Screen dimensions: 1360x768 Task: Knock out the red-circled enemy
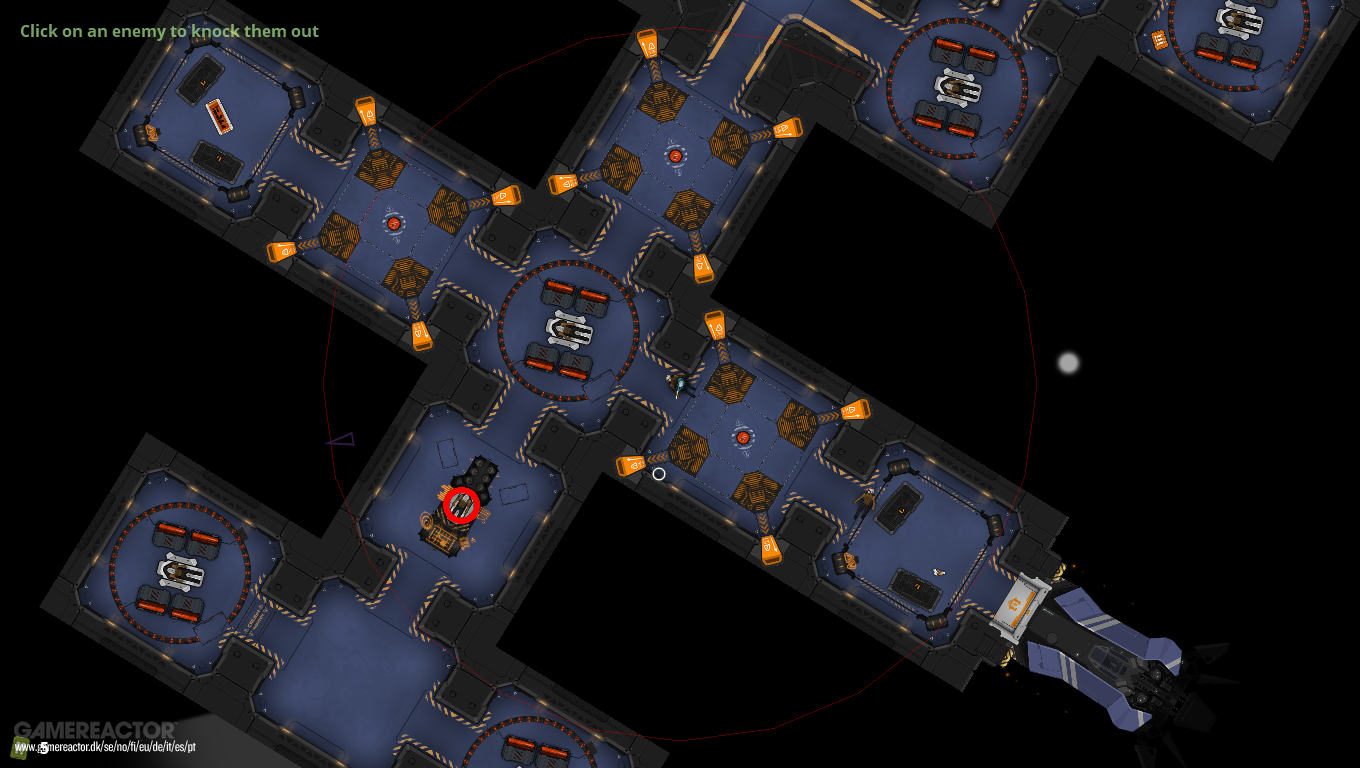pyautogui.click(x=462, y=503)
